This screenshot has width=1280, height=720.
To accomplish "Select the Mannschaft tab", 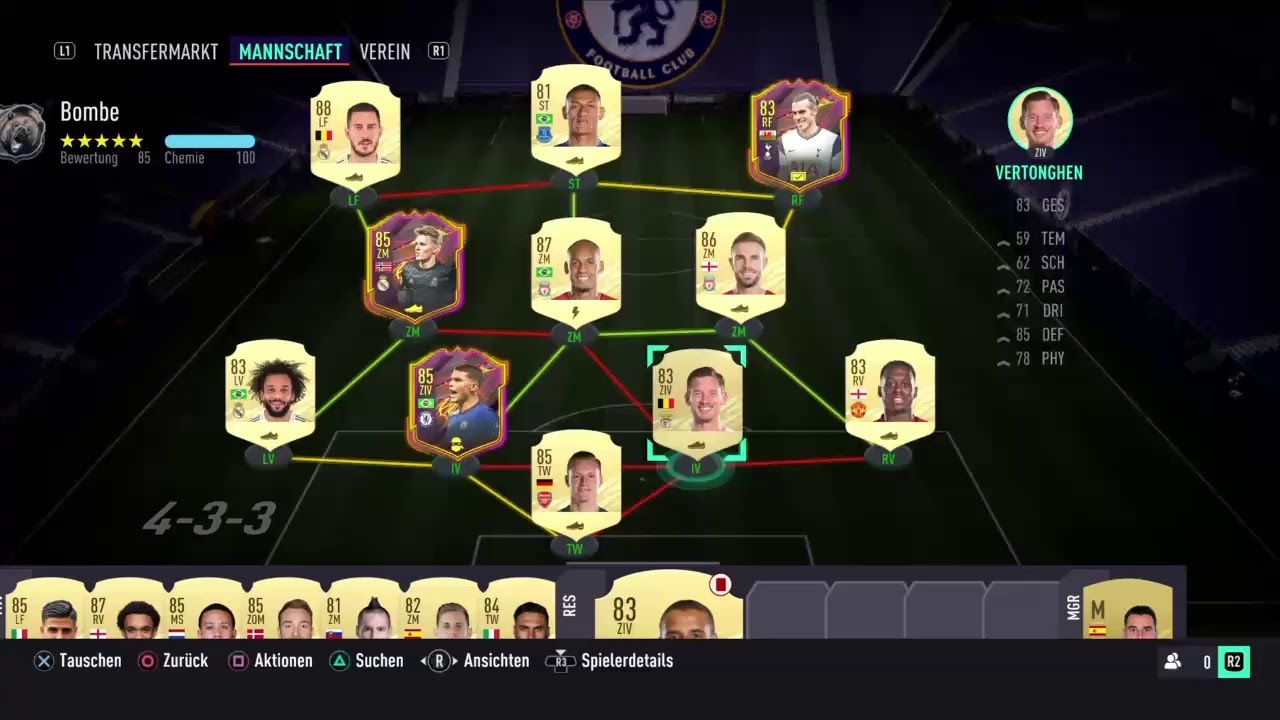I will coord(290,51).
